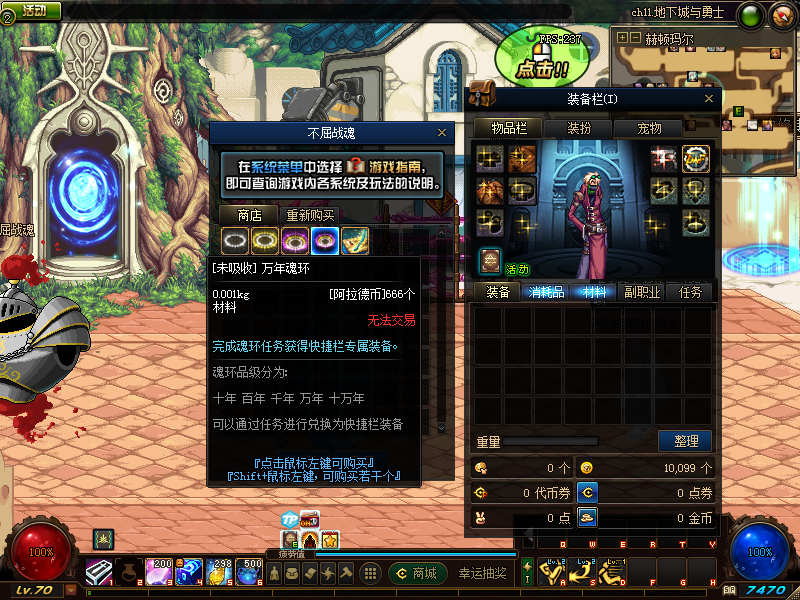Open the 副职业 sub-profession category
Viewport: 800px width, 600px height.
pyautogui.click(x=642, y=292)
